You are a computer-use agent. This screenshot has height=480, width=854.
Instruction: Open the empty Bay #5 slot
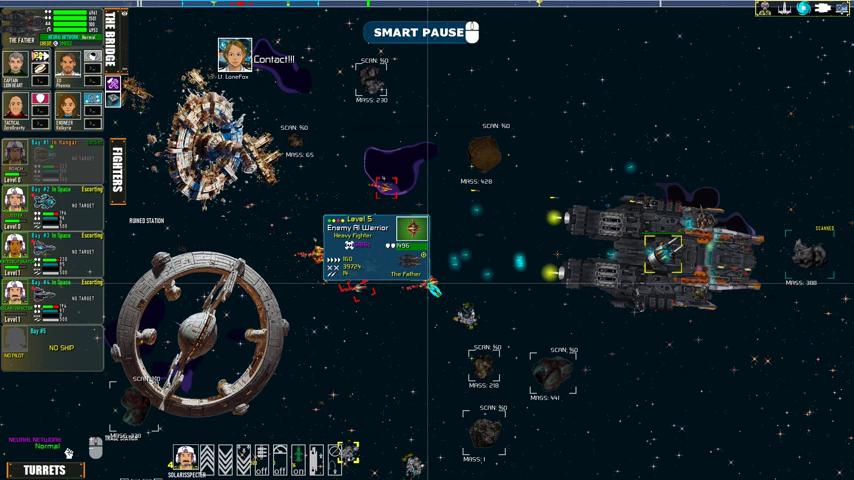pos(52,347)
